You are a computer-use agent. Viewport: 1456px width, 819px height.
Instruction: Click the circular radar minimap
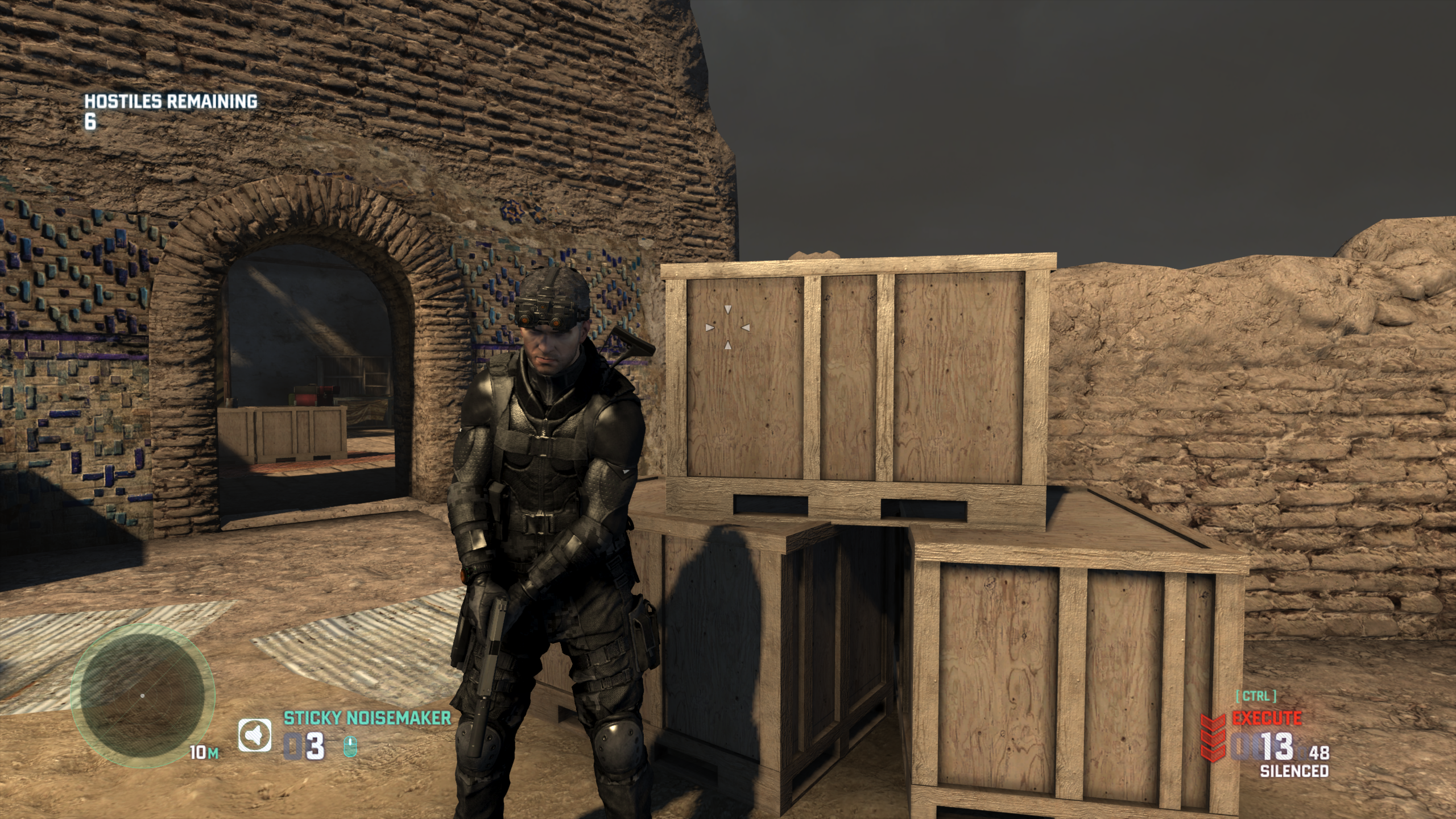coord(142,695)
